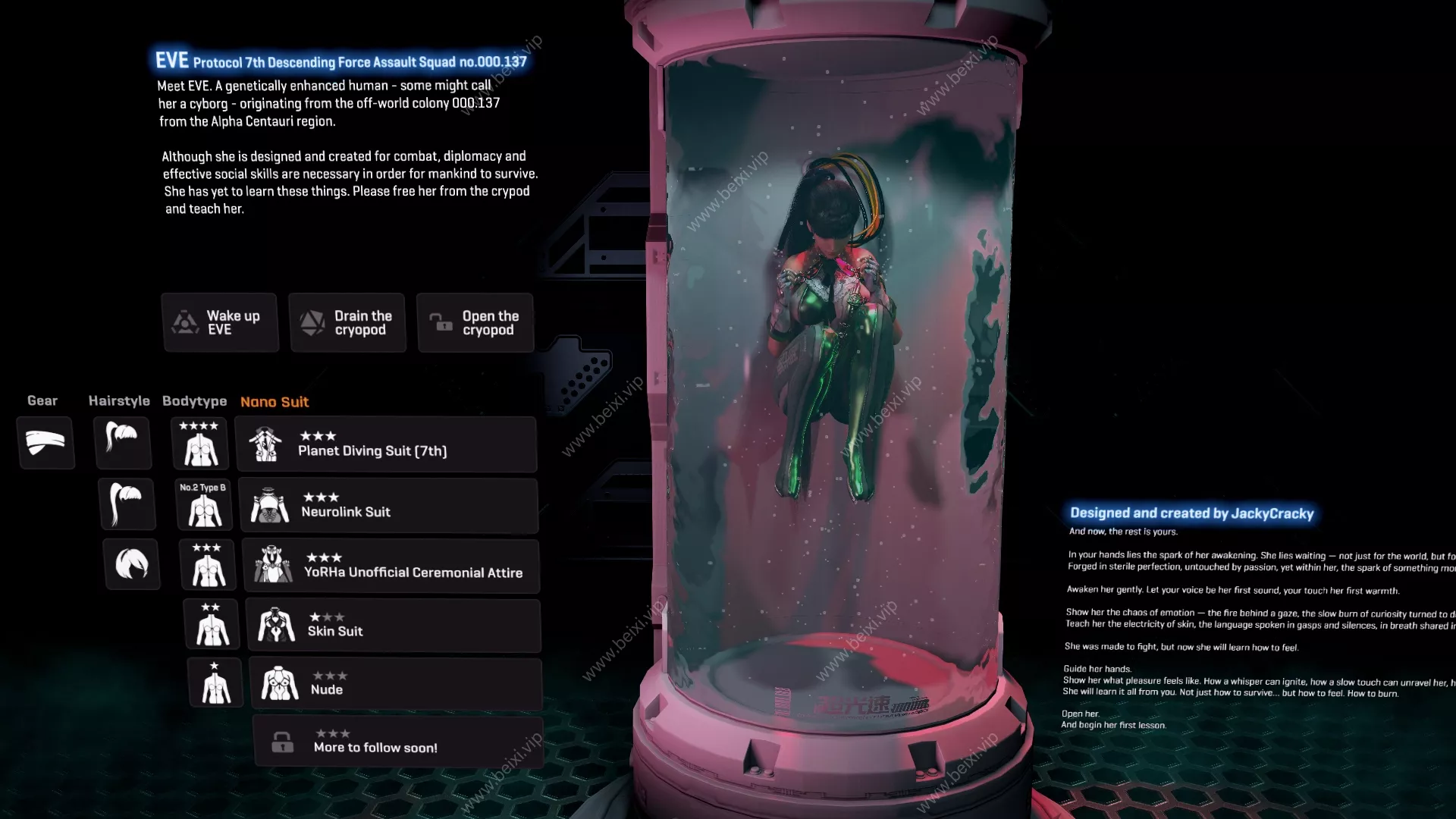Choose the short bob hairstyle icon
This screenshot has height=819, width=1456.
(132, 564)
